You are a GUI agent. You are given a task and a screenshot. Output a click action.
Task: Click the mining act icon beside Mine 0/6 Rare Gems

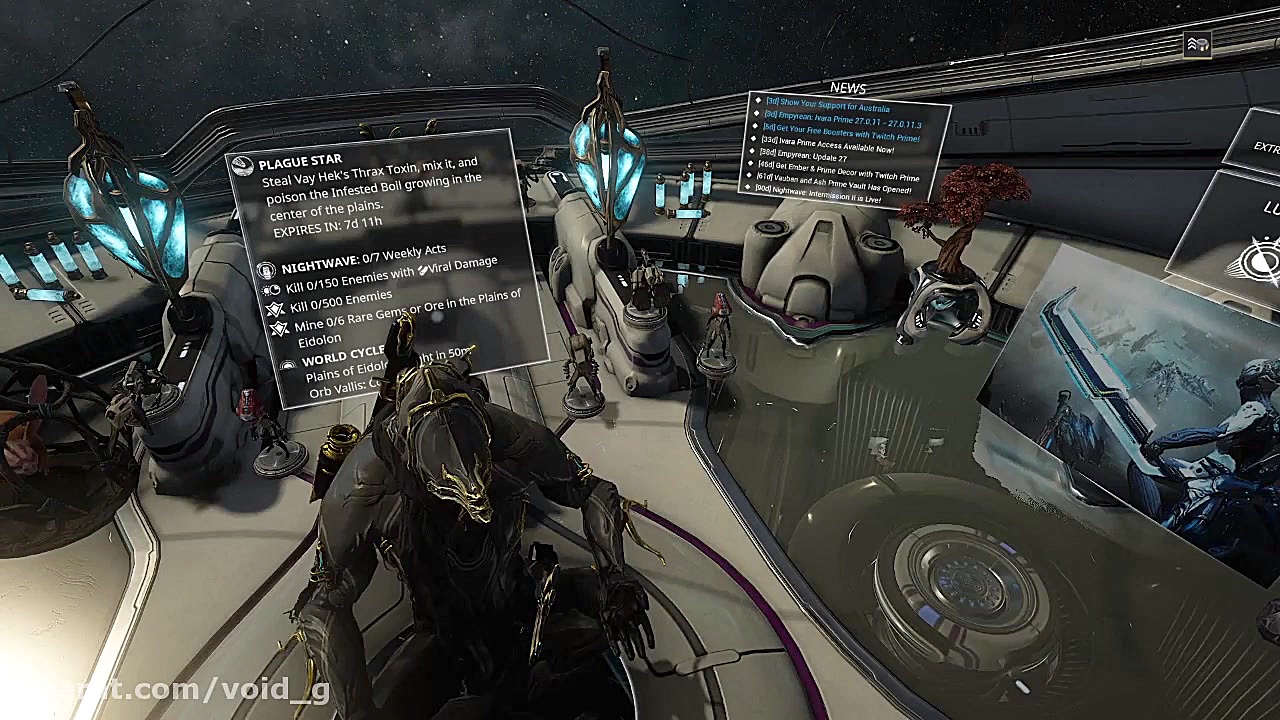coord(281,327)
